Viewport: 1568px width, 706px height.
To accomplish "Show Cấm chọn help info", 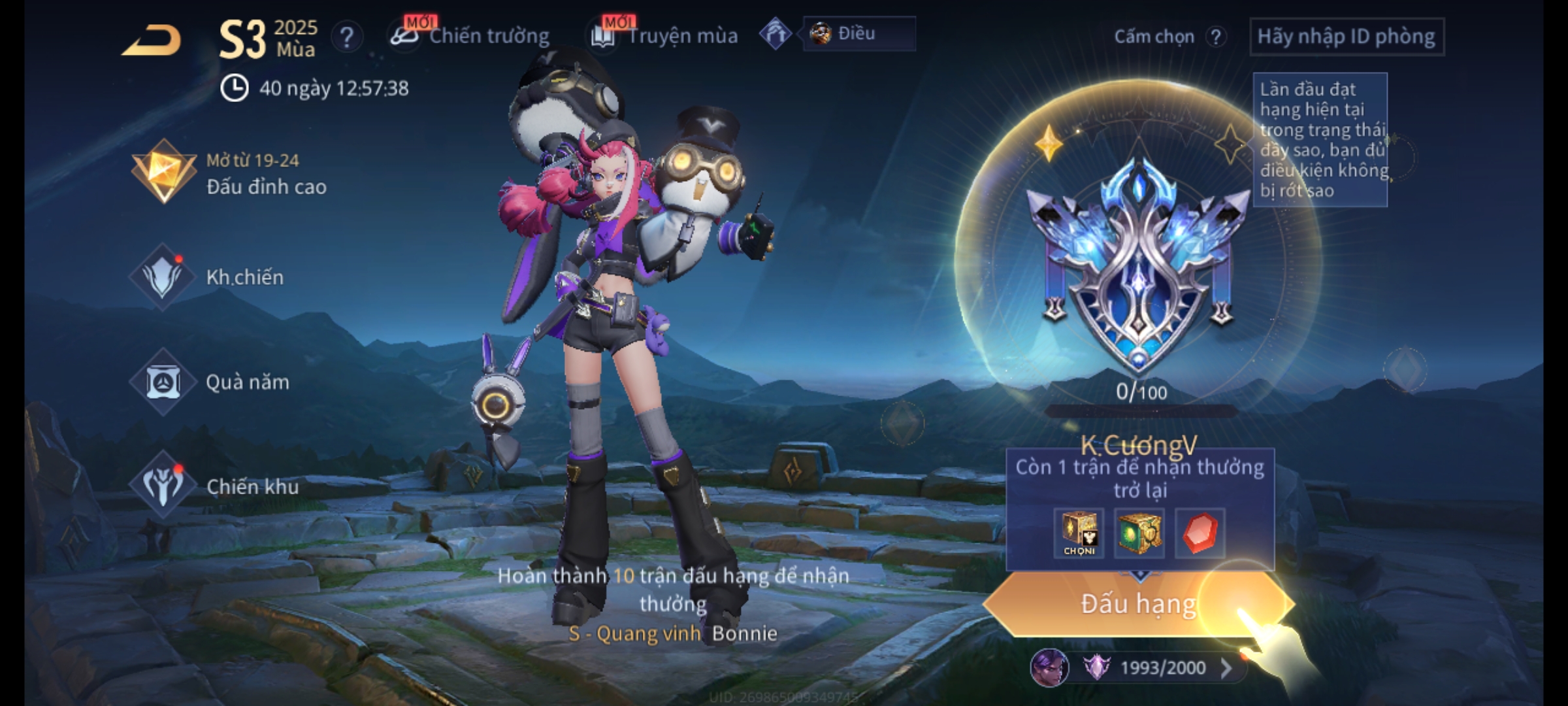I will 1216,37.
